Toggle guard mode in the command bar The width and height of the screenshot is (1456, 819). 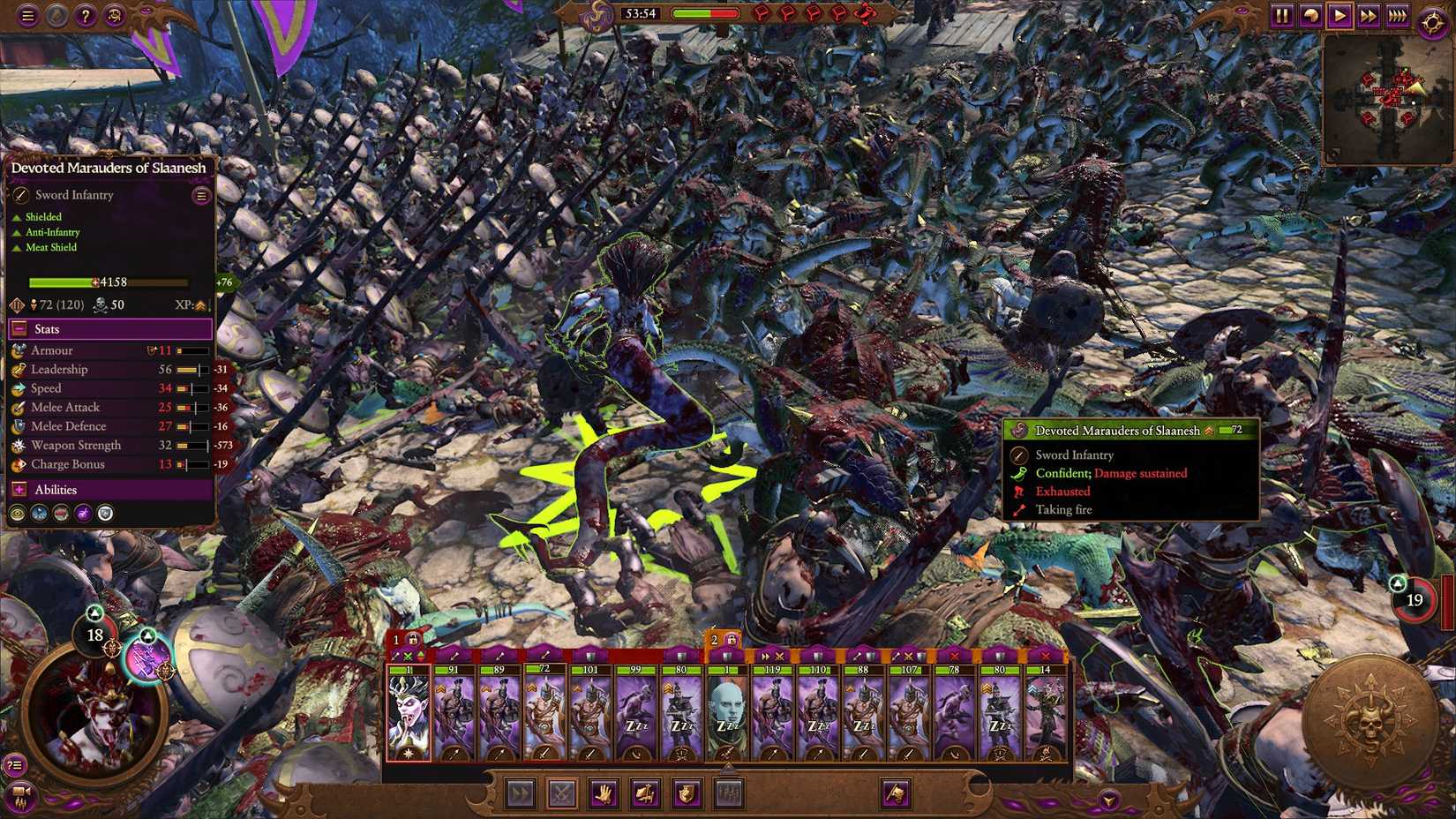click(x=688, y=793)
